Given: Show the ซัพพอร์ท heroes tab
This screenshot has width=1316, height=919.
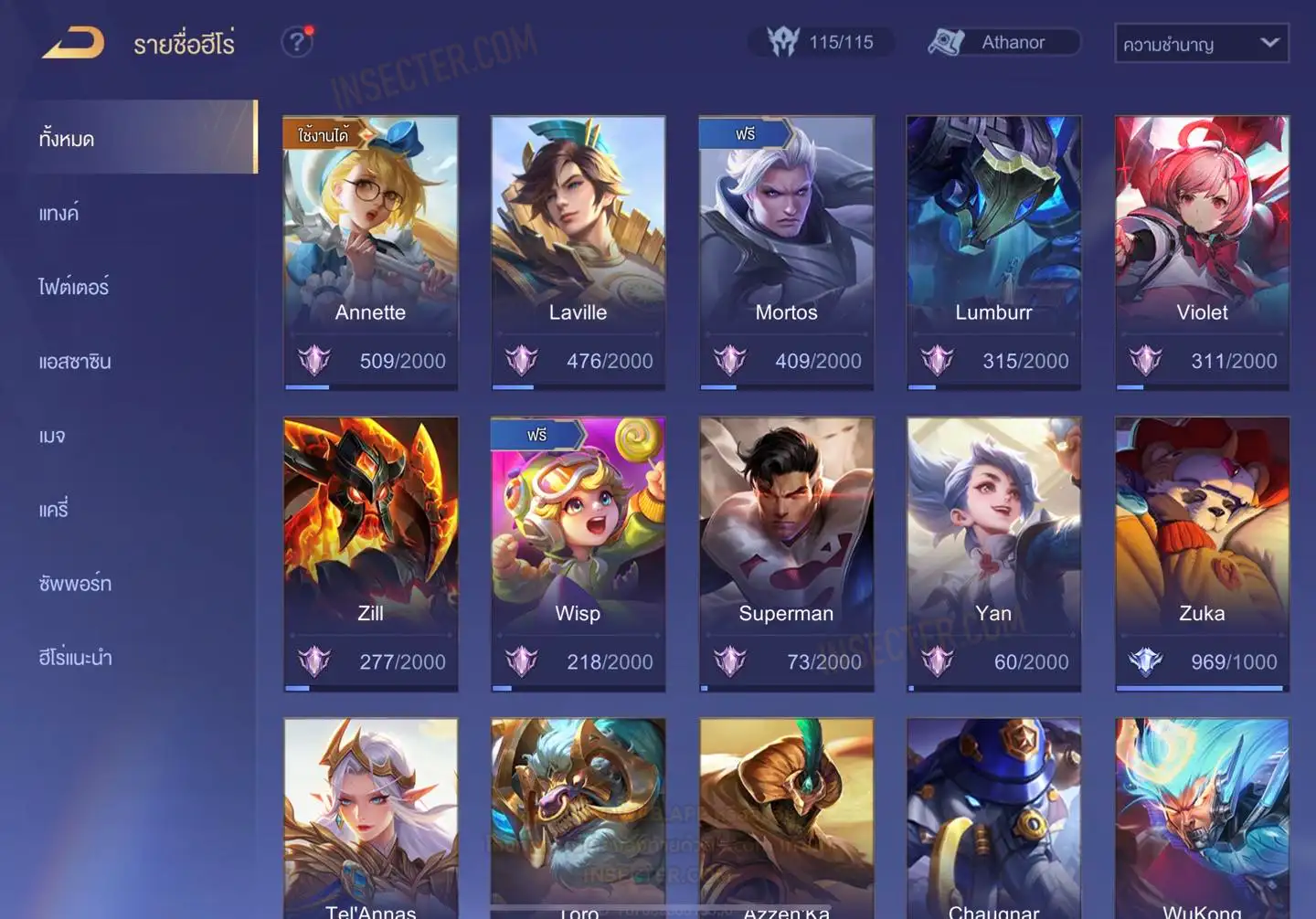Looking at the screenshot, I should [75, 584].
